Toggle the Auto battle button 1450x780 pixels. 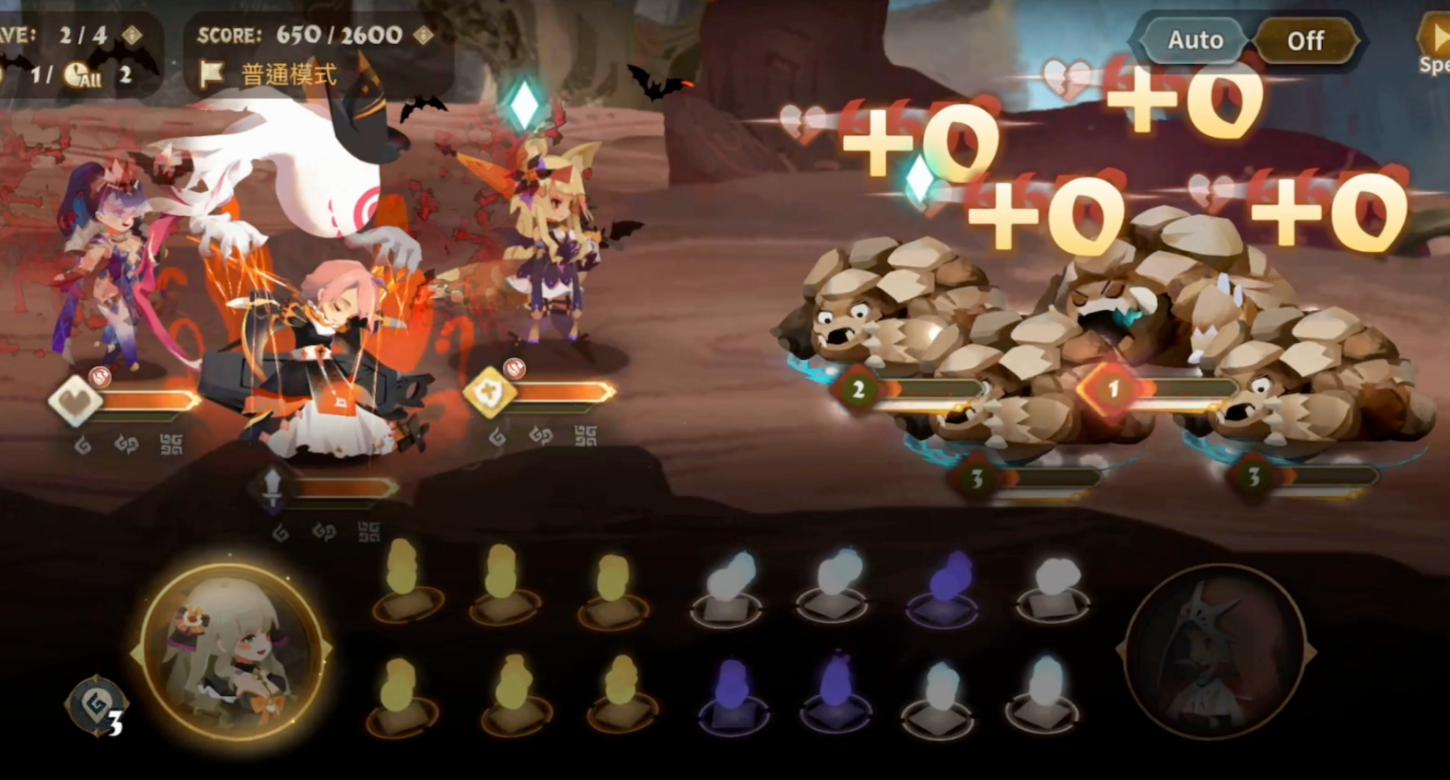tap(1195, 41)
